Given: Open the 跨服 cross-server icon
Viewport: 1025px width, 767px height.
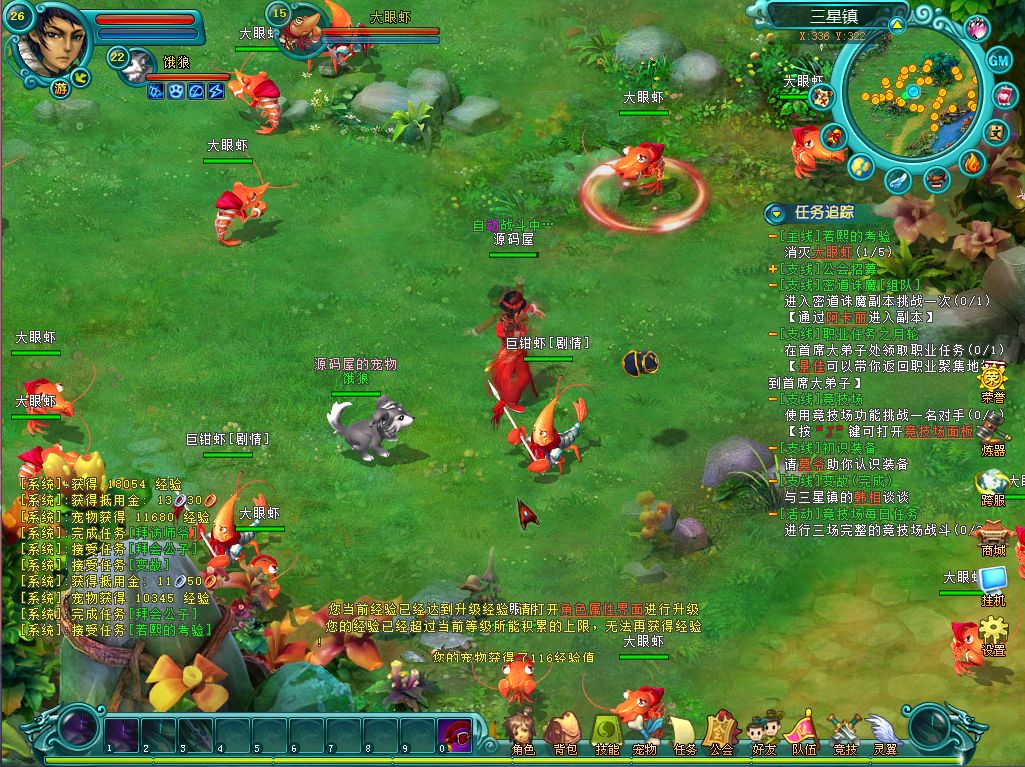Looking at the screenshot, I should 993,486.
